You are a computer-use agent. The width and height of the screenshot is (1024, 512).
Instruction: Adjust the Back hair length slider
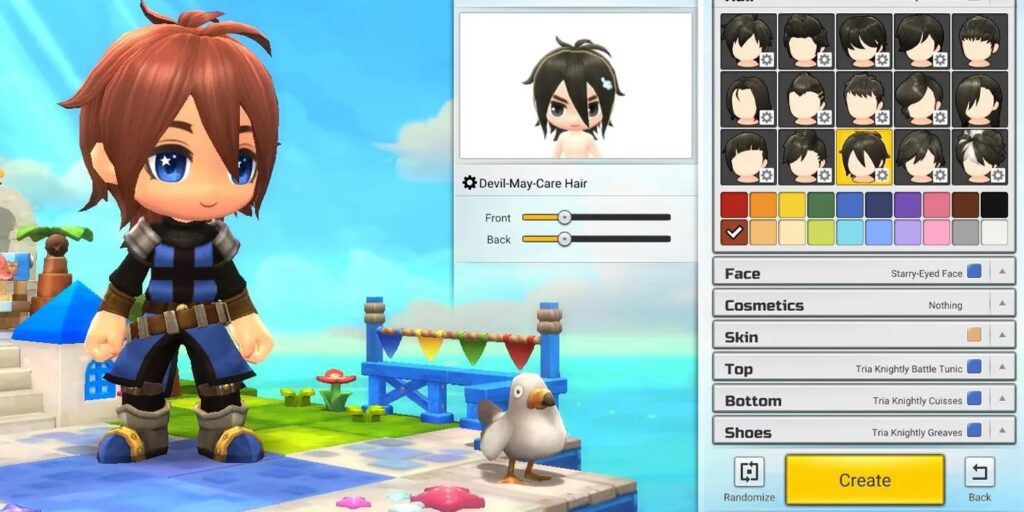pos(564,239)
